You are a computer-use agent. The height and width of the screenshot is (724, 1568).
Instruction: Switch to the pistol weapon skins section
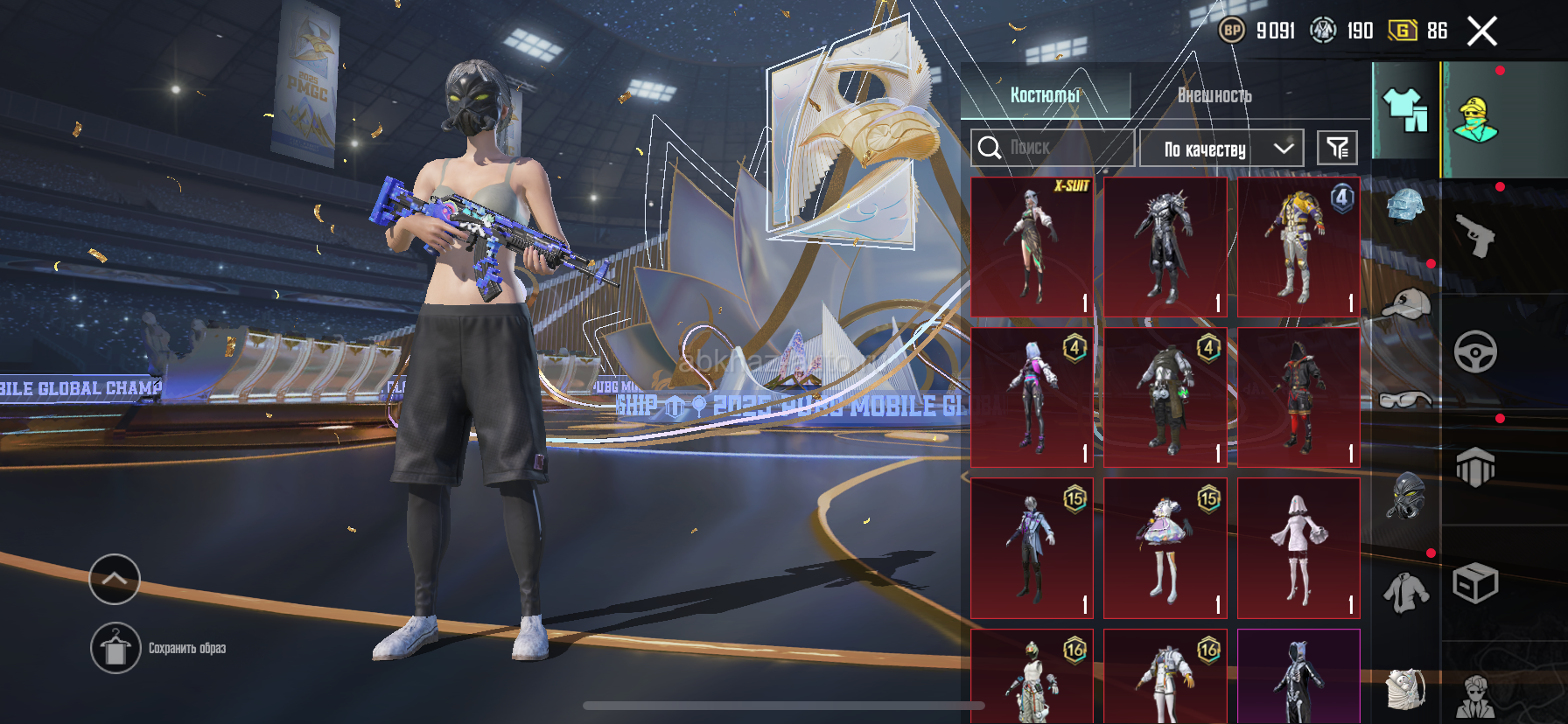tap(1475, 236)
